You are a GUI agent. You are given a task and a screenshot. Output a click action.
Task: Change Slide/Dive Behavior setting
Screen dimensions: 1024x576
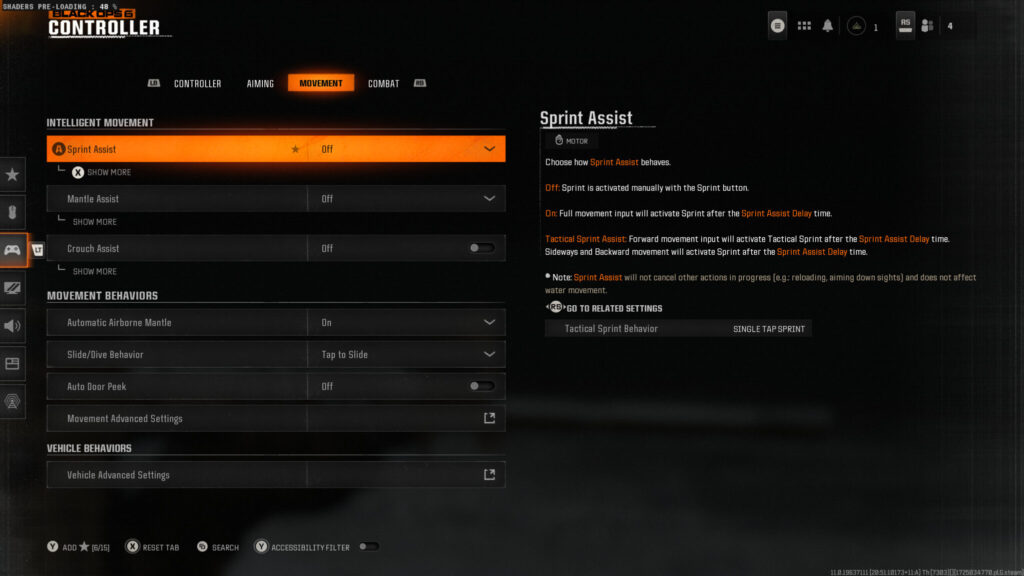(405, 354)
